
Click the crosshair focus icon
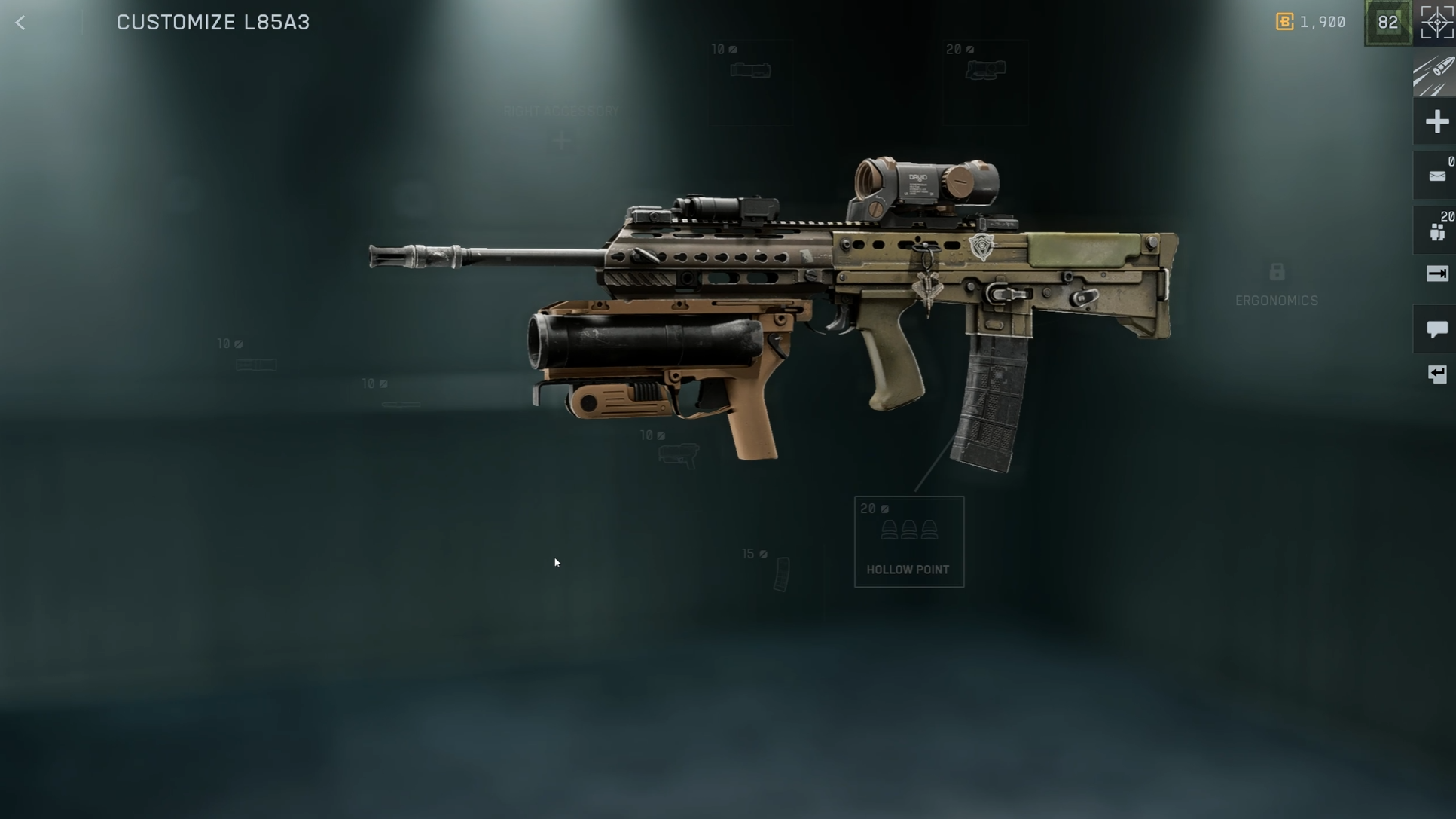(1436, 22)
